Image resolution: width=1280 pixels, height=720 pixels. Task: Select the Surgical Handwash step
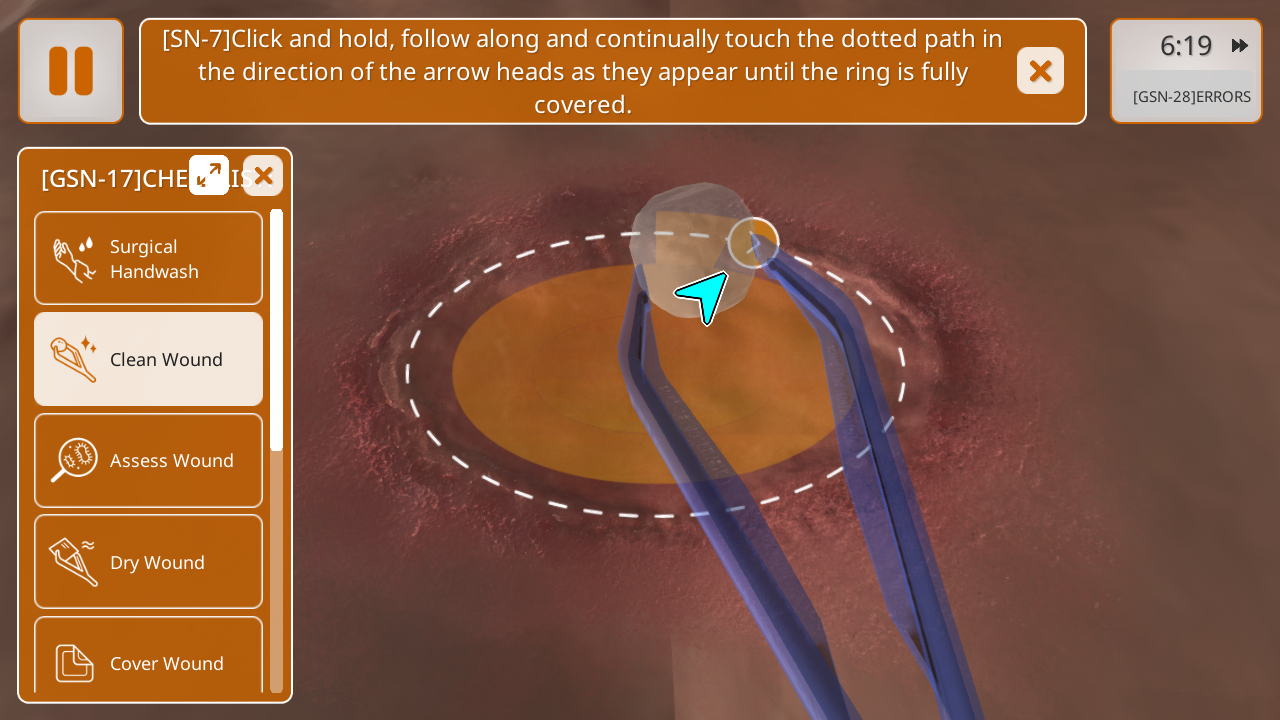(x=149, y=259)
